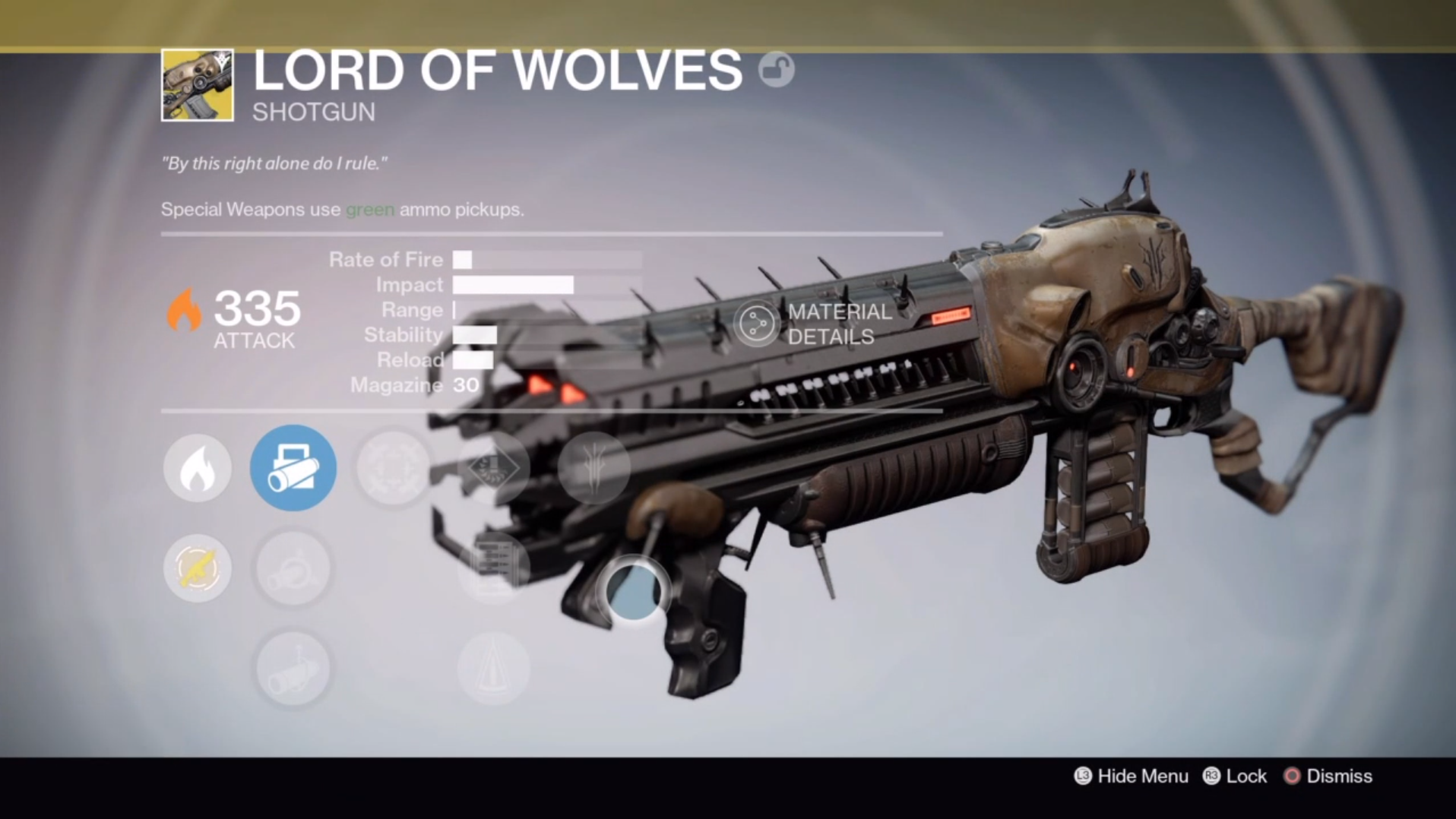
Task: Toggle the lock icon beside the weapon name
Action: point(776,70)
